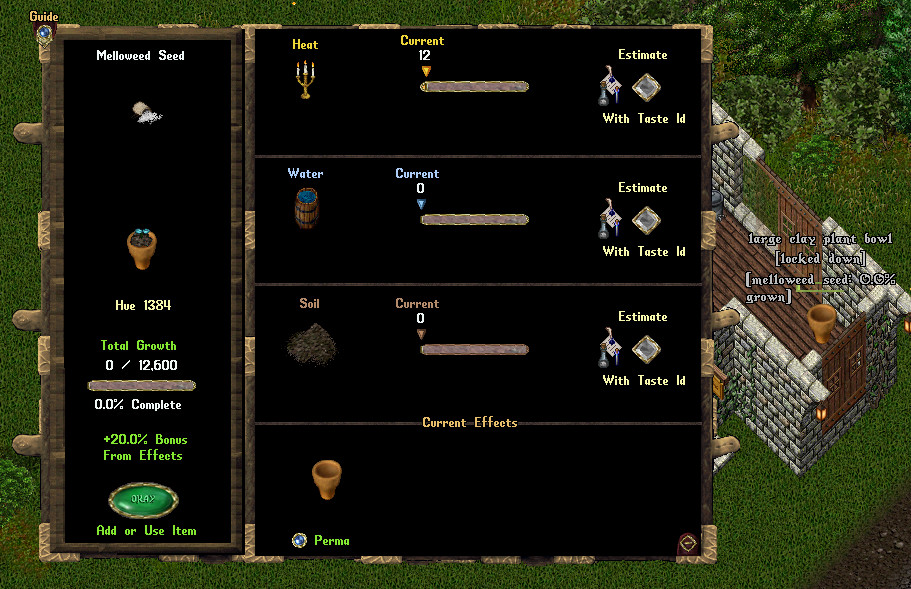911x589 pixels.
Task: Open the Guide orb button
Action: tap(44, 32)
